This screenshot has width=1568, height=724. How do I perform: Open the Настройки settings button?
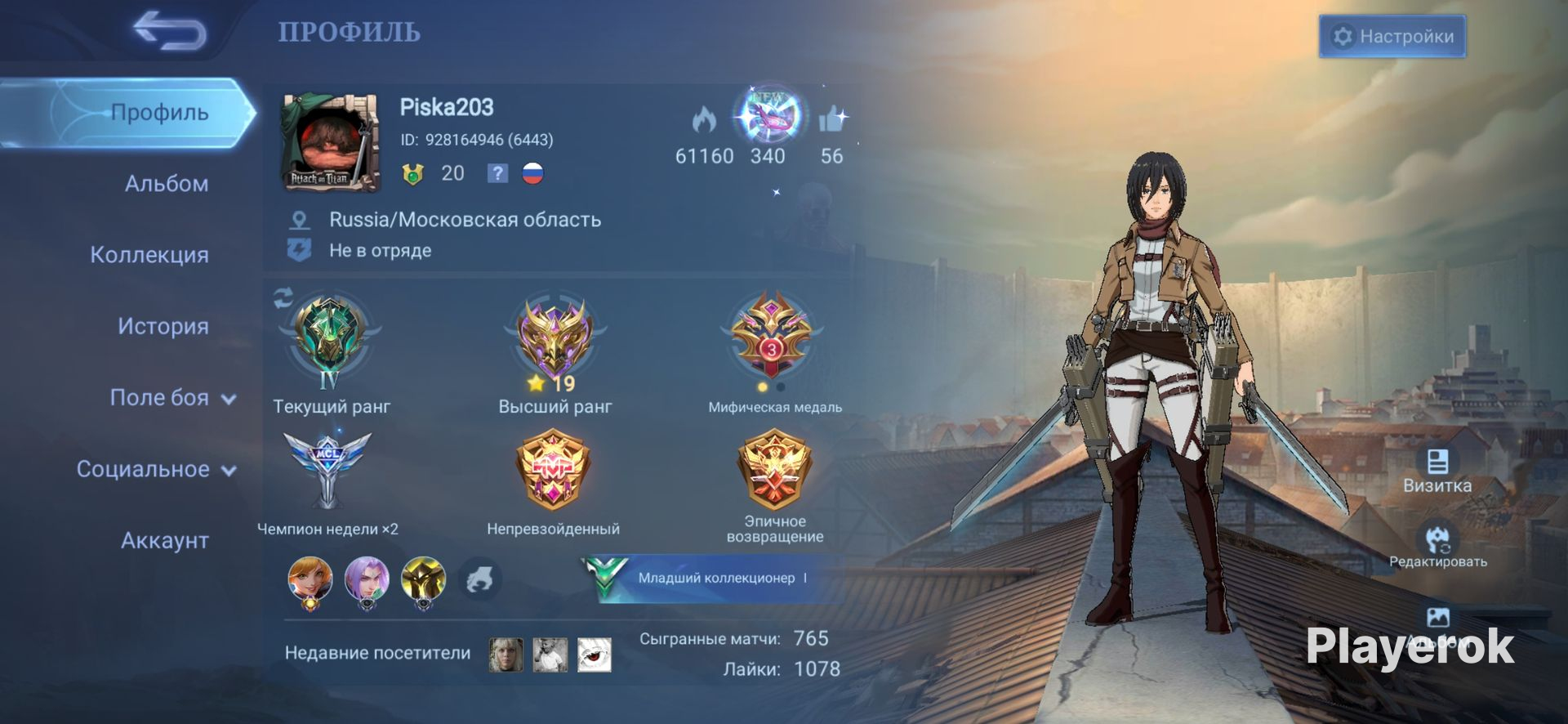tap(1392, 37)
